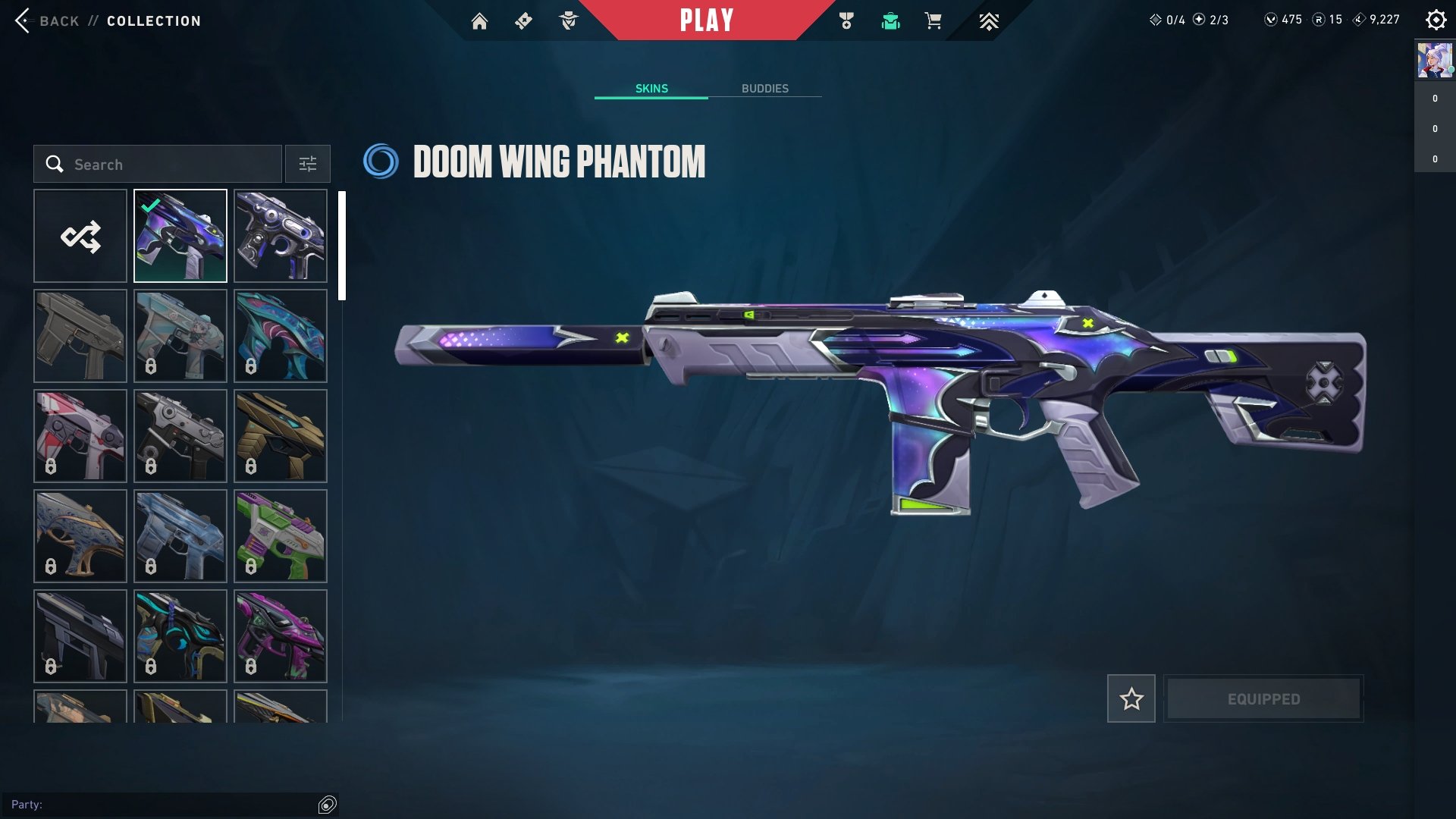
Task: Select the silver ornate Phantom skin
Action: pyautogui.click(x=281, y=236)
